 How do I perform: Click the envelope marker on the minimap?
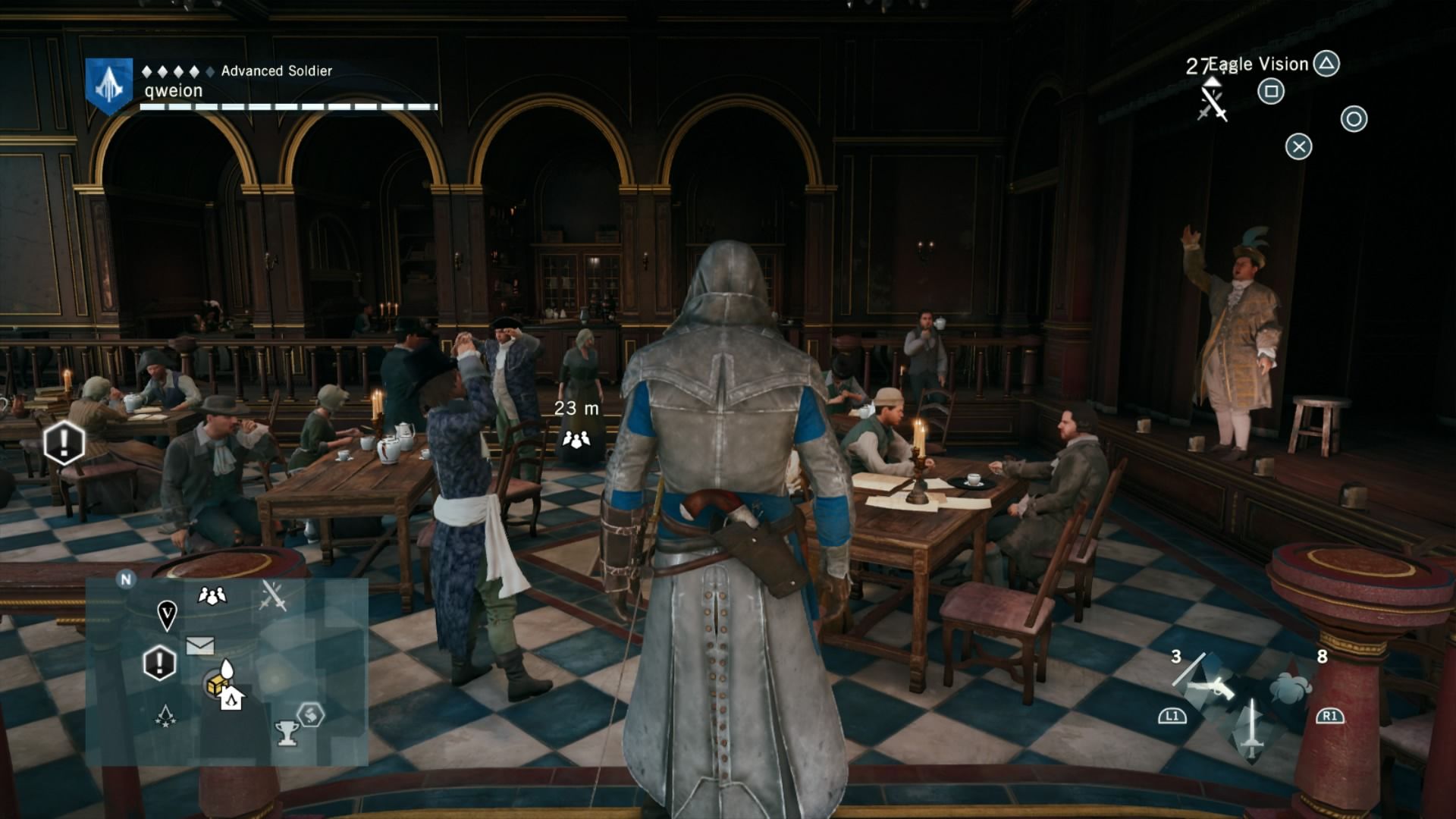click(x=199, y=645)
